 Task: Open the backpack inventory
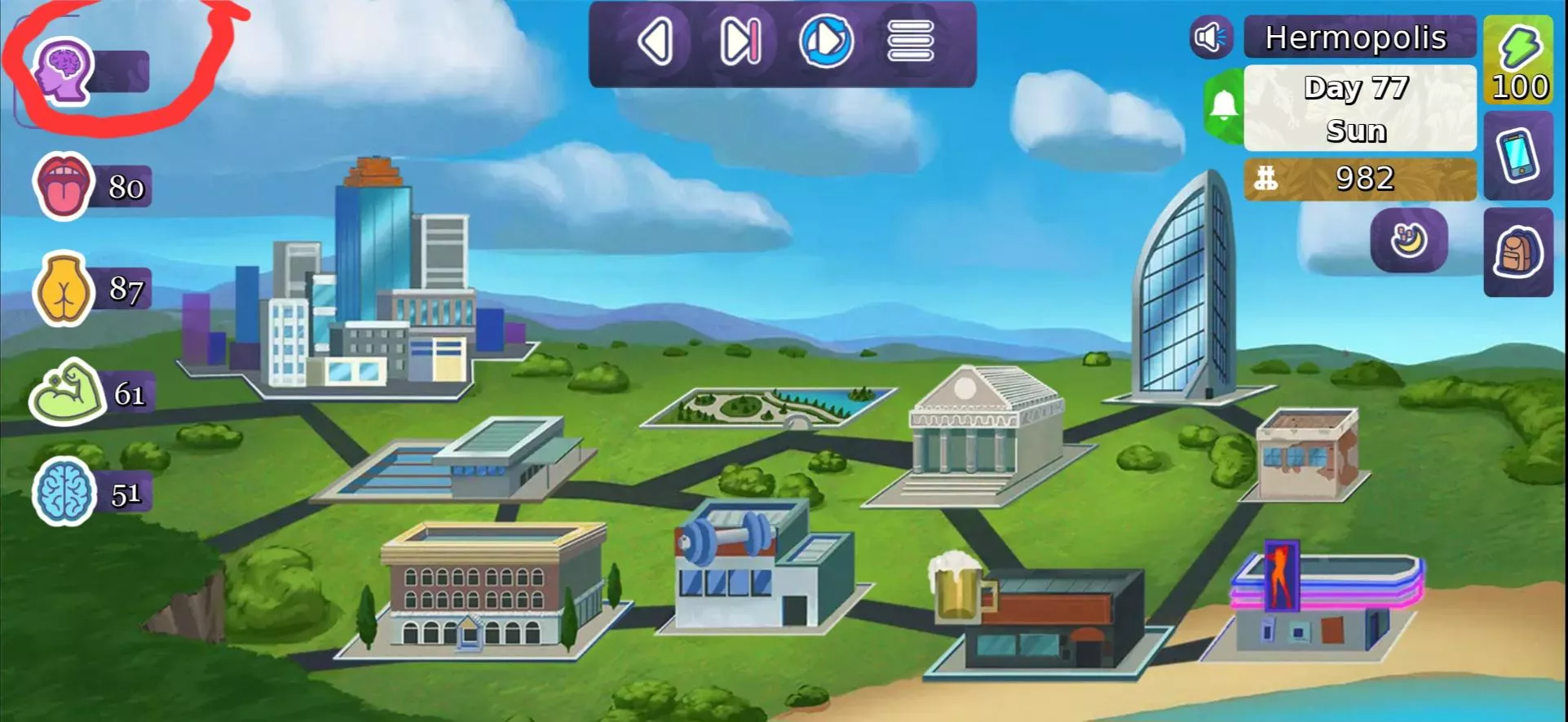[x=1517, y=253]
